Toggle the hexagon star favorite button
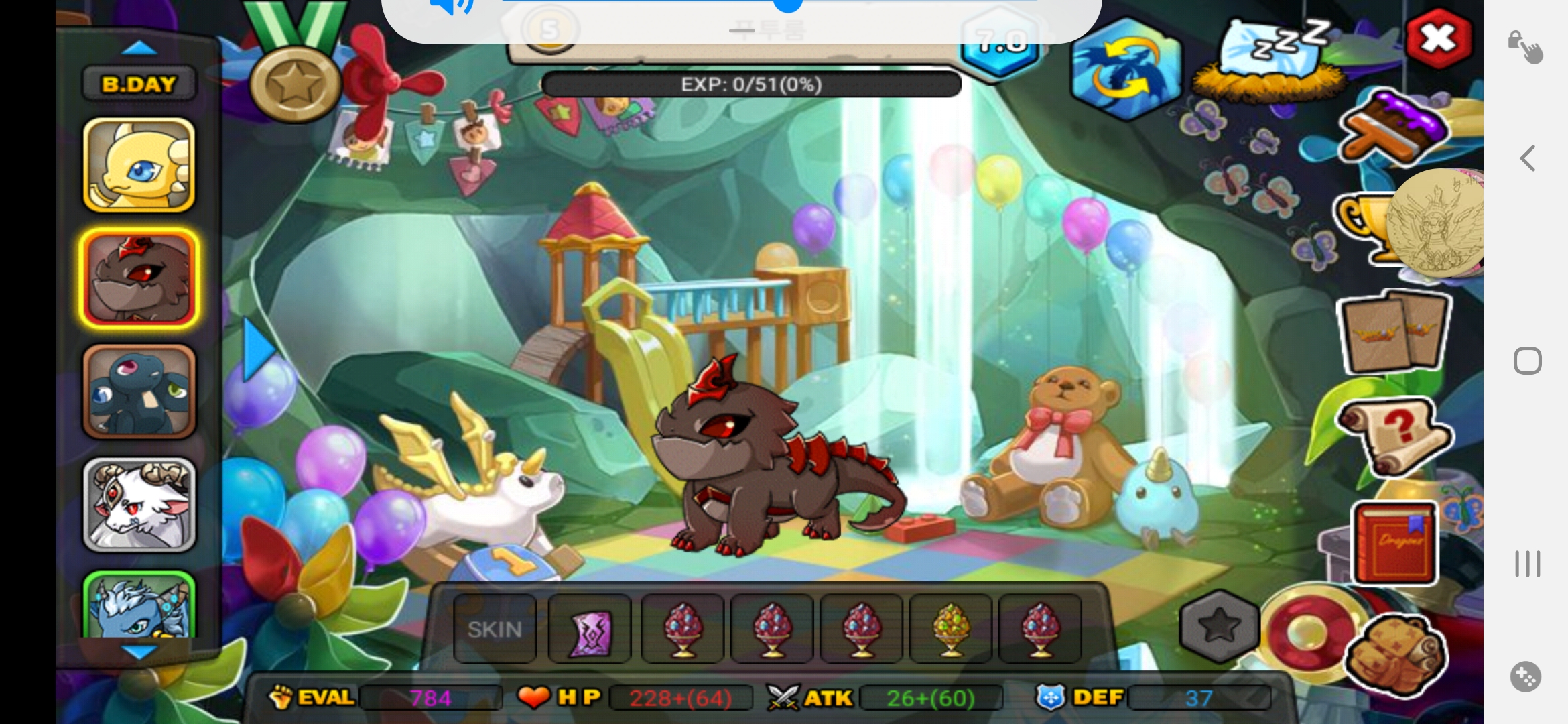 1219,626
